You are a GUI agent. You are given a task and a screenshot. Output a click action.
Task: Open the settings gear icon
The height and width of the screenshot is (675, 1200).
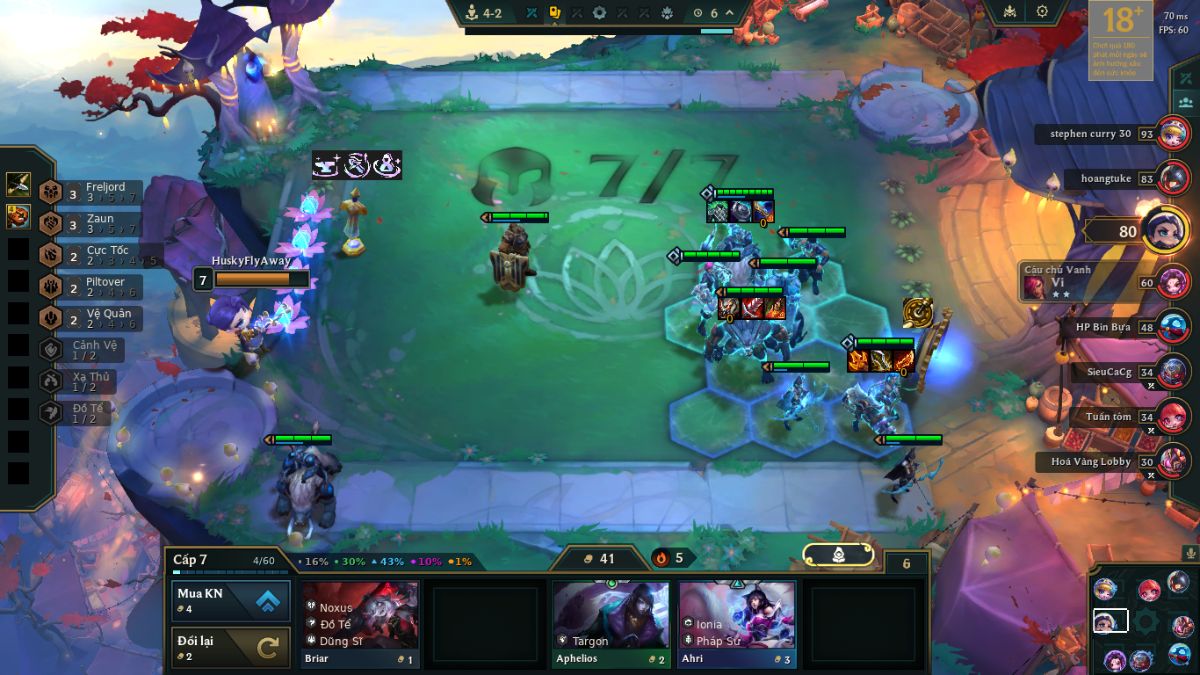pos(1042,11)
